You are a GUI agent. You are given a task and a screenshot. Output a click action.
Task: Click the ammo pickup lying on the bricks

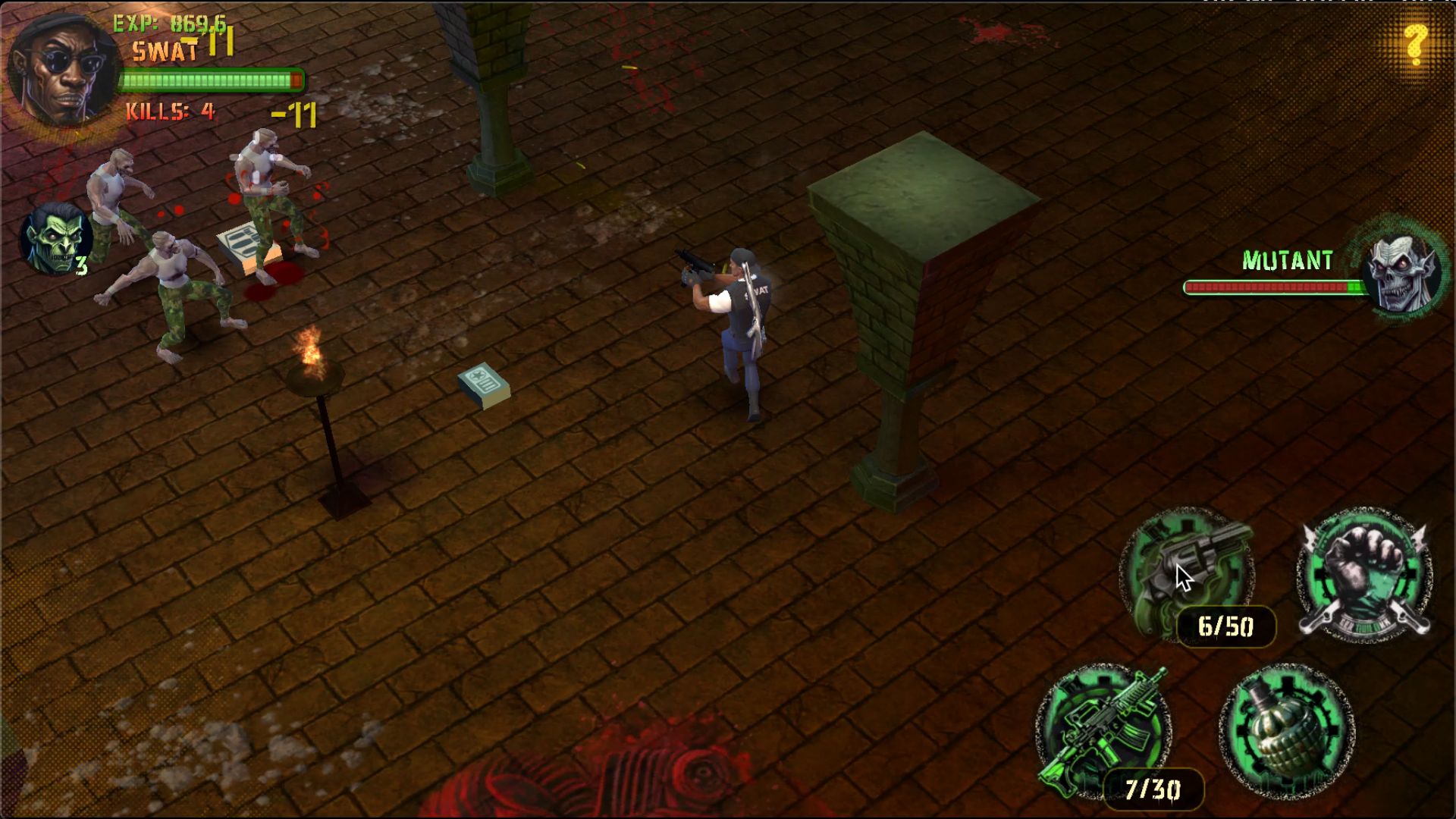coord(482,384)
